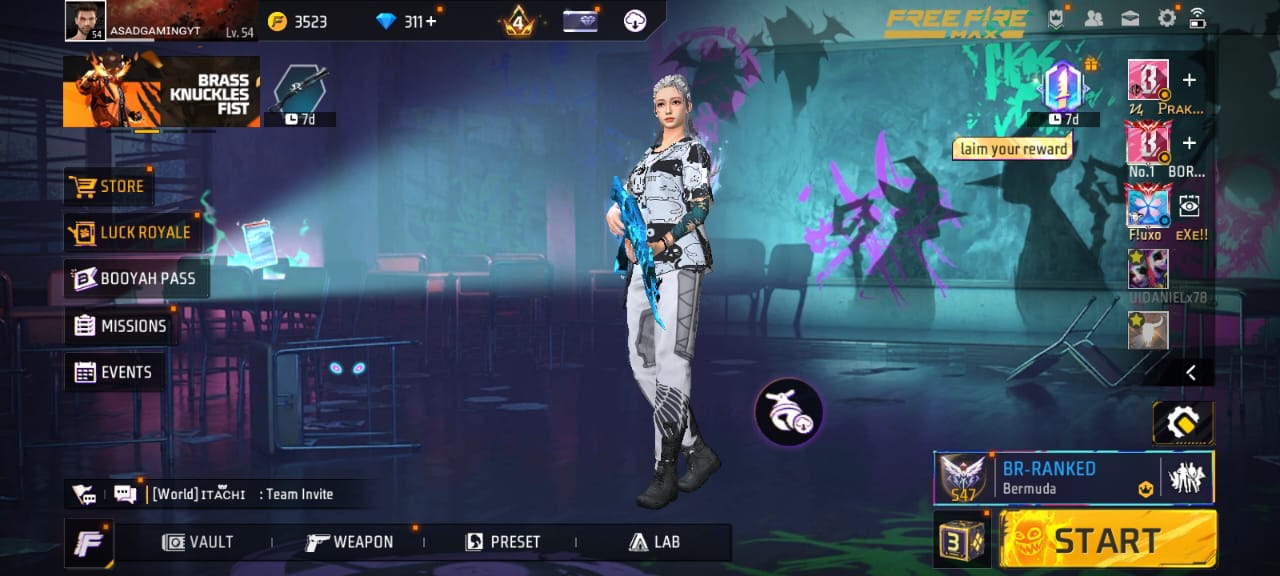Open the Store menu
Viewport: 1280px width, 576px height.
pyautogui.click(x=109, y=187)
